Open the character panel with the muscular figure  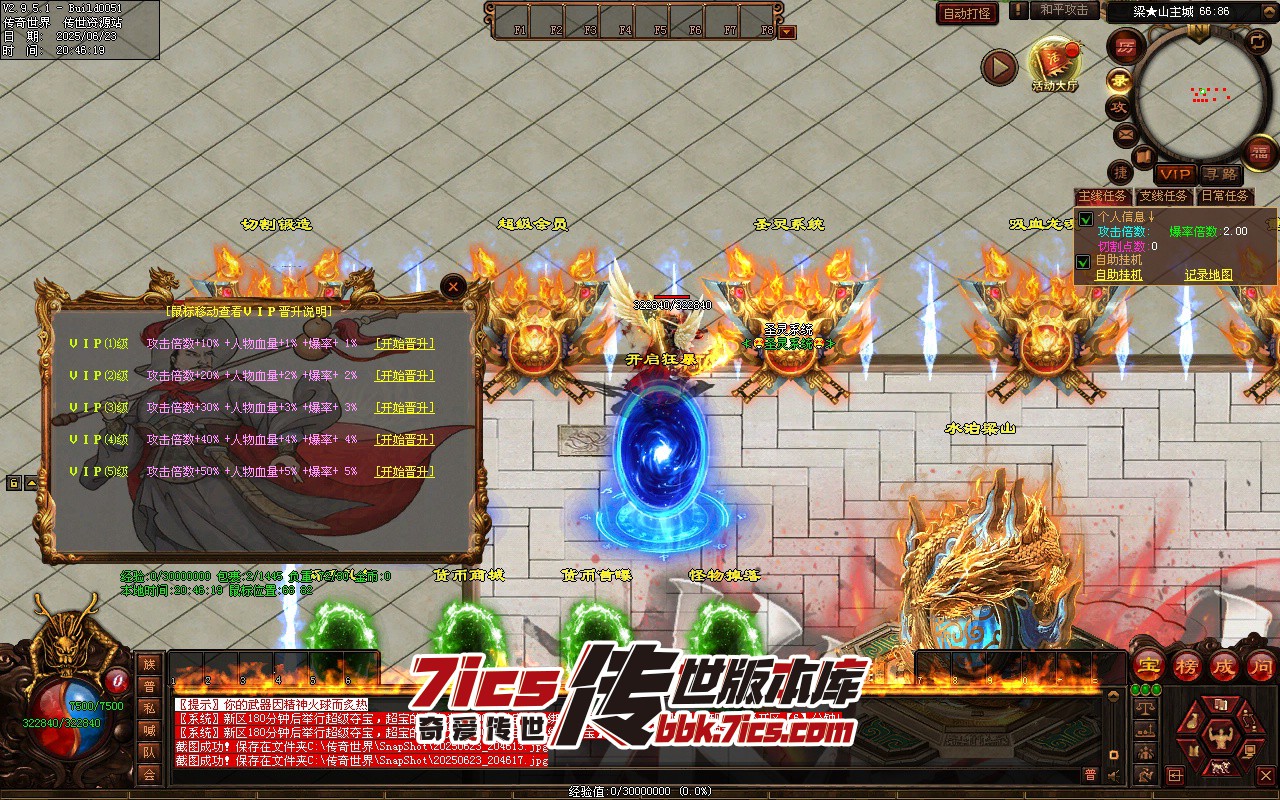(x=1219, y=737)
